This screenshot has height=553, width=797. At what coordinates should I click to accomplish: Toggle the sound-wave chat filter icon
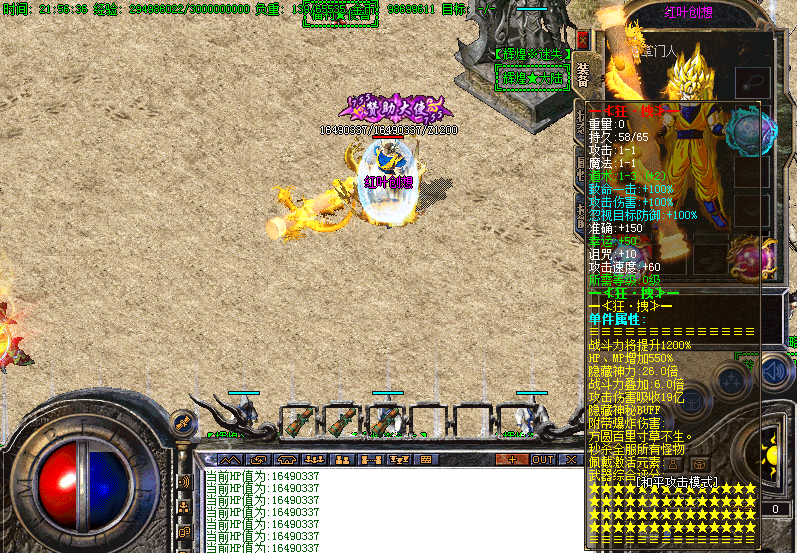point(184,482)
